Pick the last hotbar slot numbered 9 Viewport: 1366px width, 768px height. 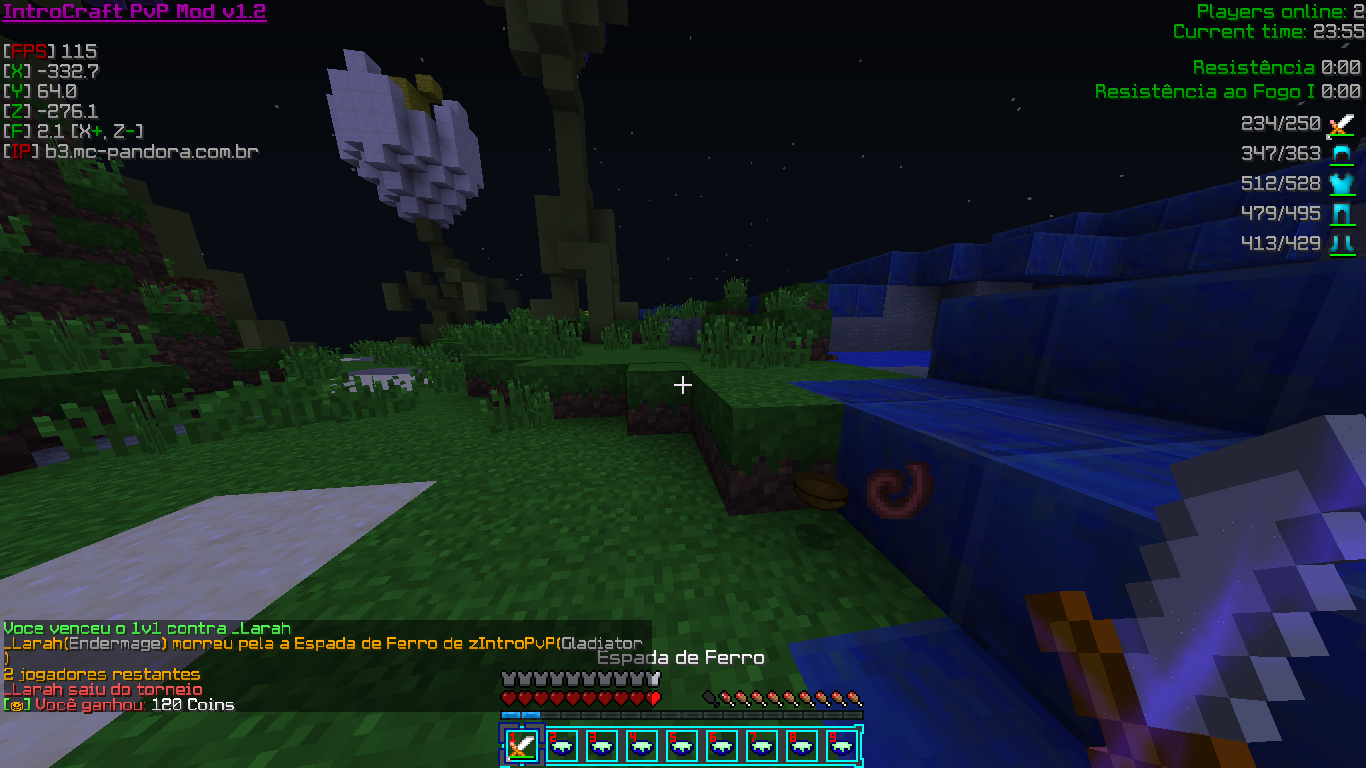(841, 746)
